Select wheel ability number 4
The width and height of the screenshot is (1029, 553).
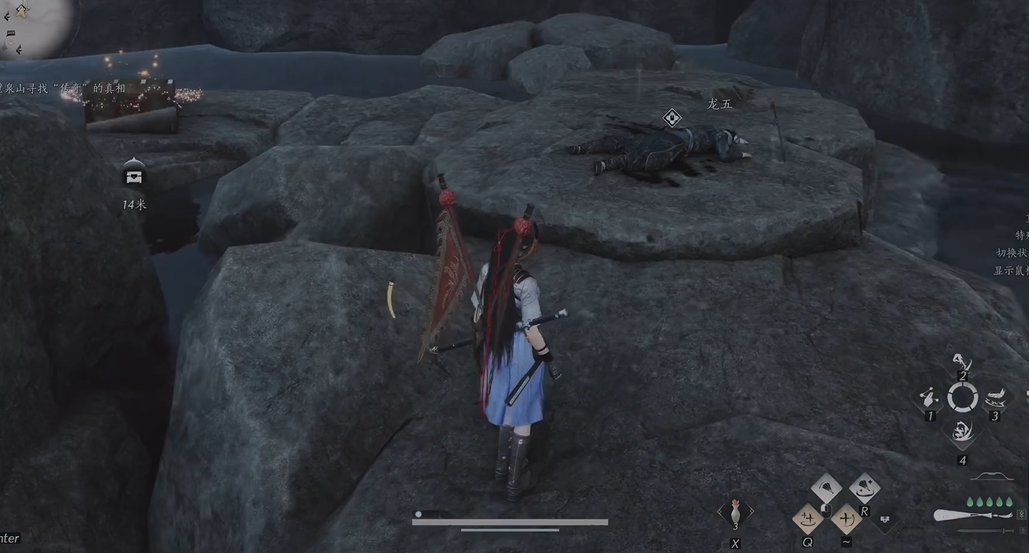click(962, 432)
